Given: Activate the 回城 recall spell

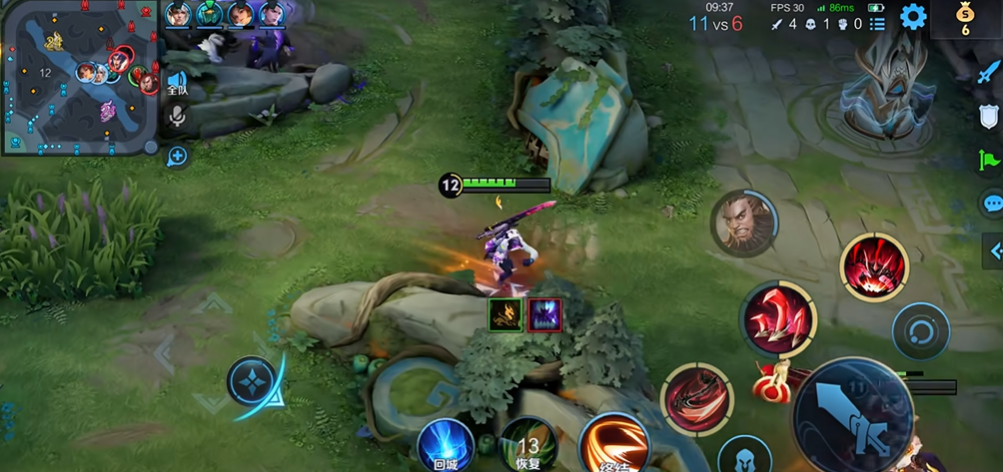Looking at the screenshot, I should pos(445,446).
